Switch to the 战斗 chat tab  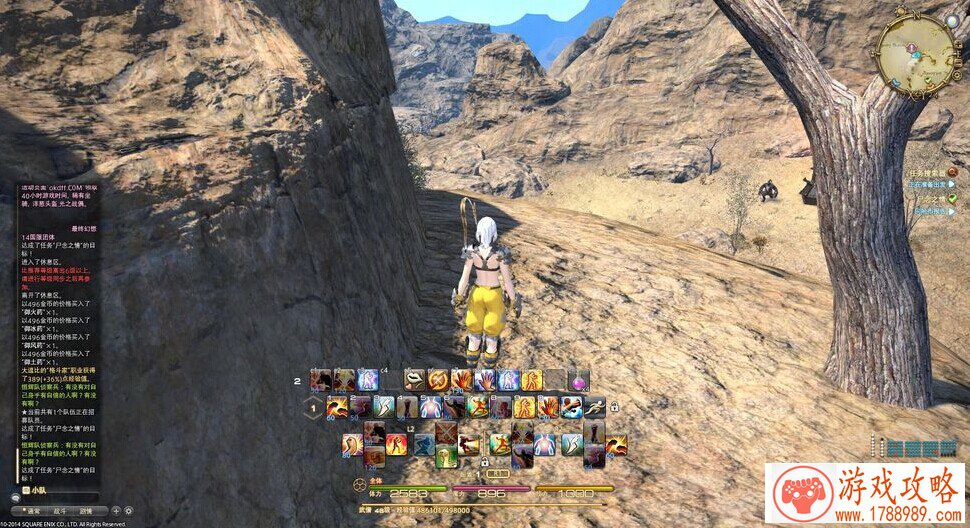(61, 510)
